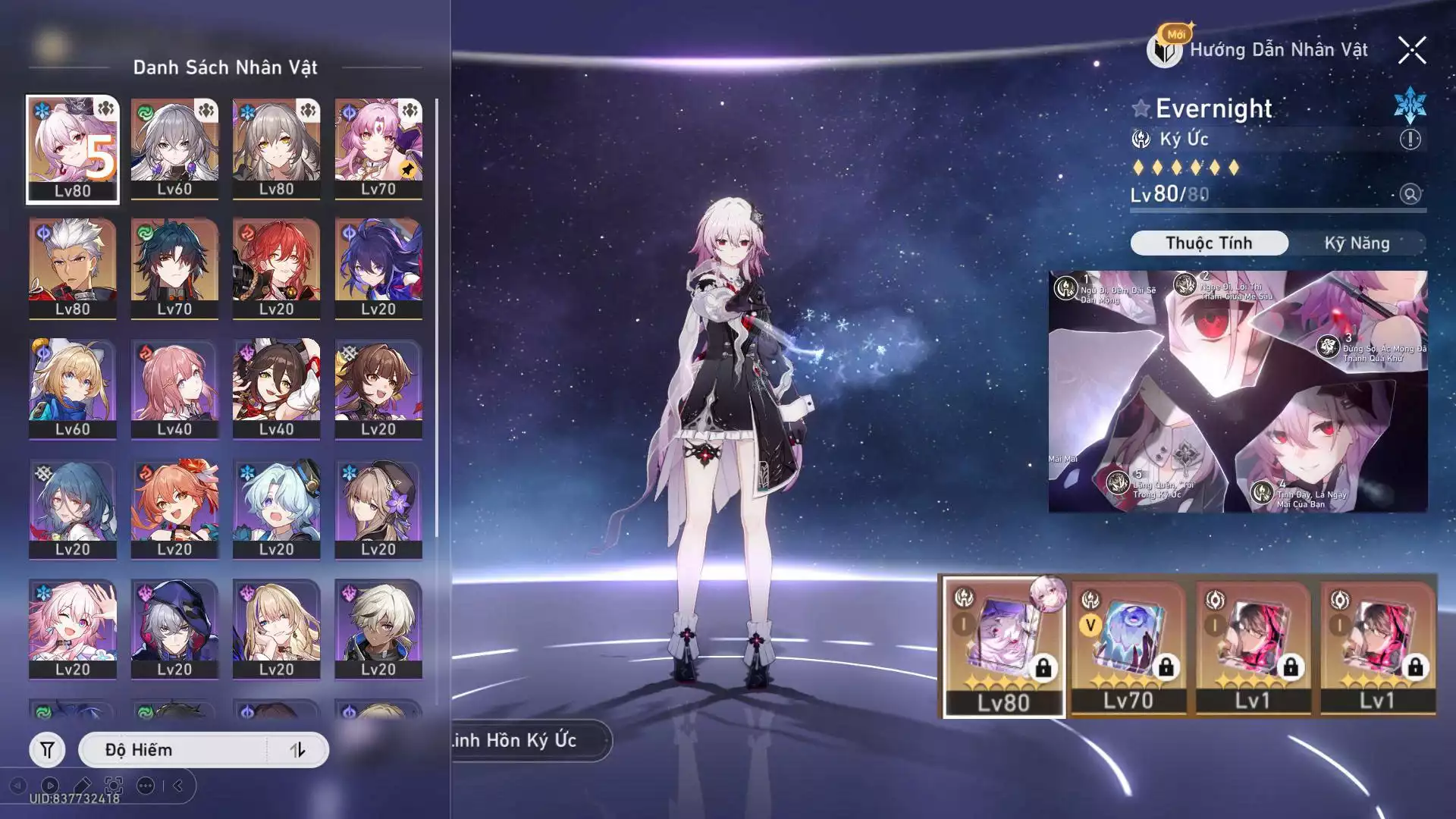Choose the Lv70 light cone card
The width and height of the screenshot is (1456, 819).
[x=1128, y=646]
